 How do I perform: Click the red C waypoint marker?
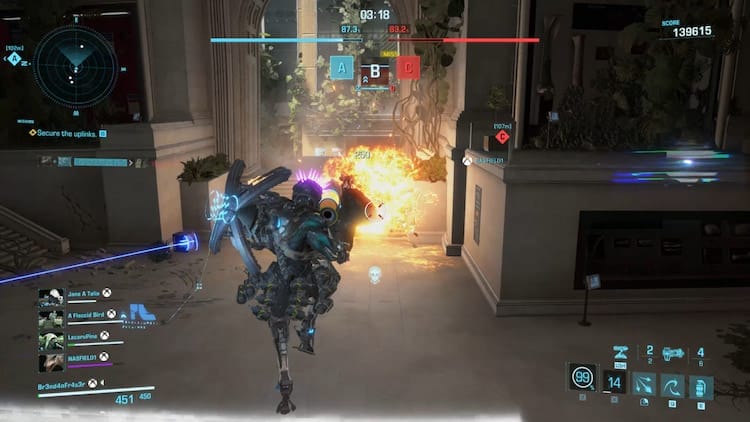[502, 137]
